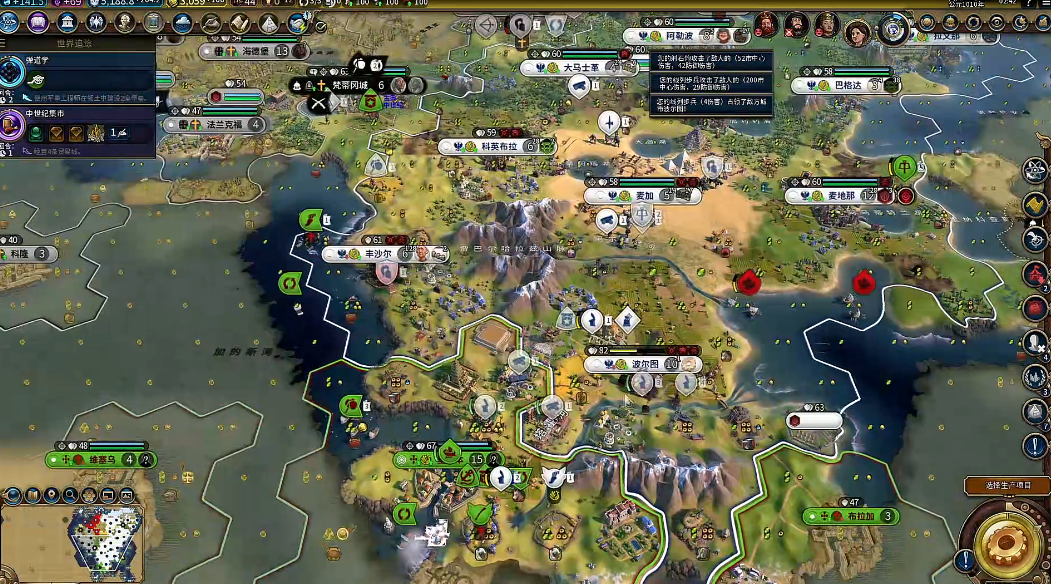Open the Great Works scroll icon

click(241, 22)
